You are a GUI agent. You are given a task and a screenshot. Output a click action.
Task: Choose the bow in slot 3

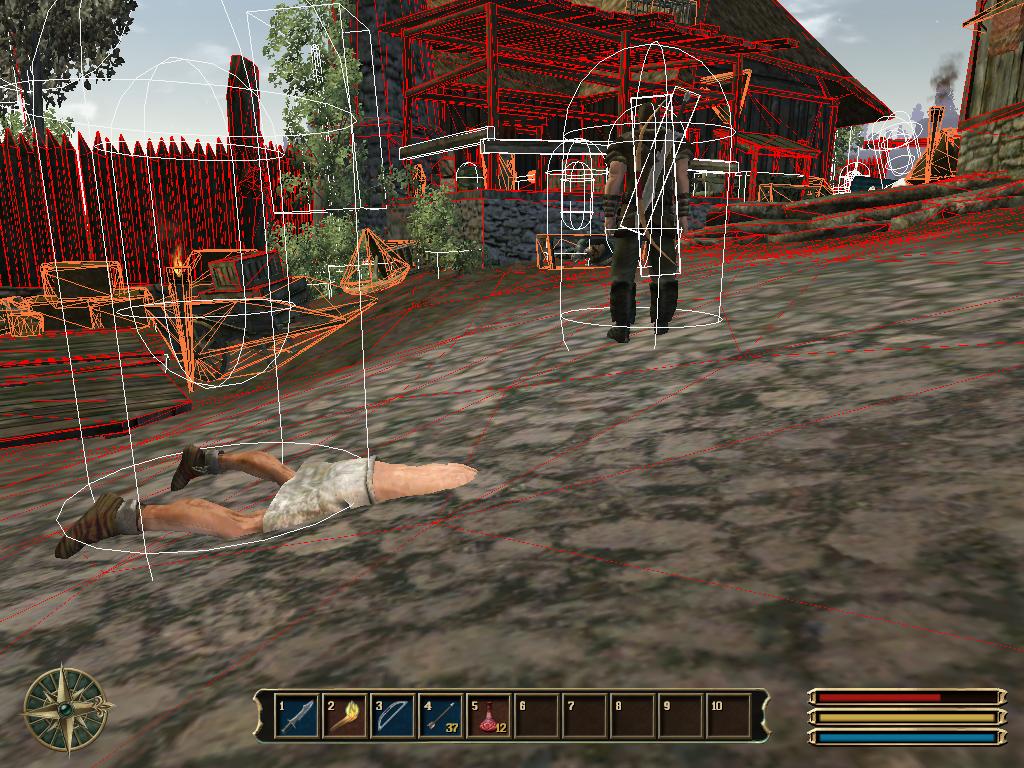pos(393,716)
